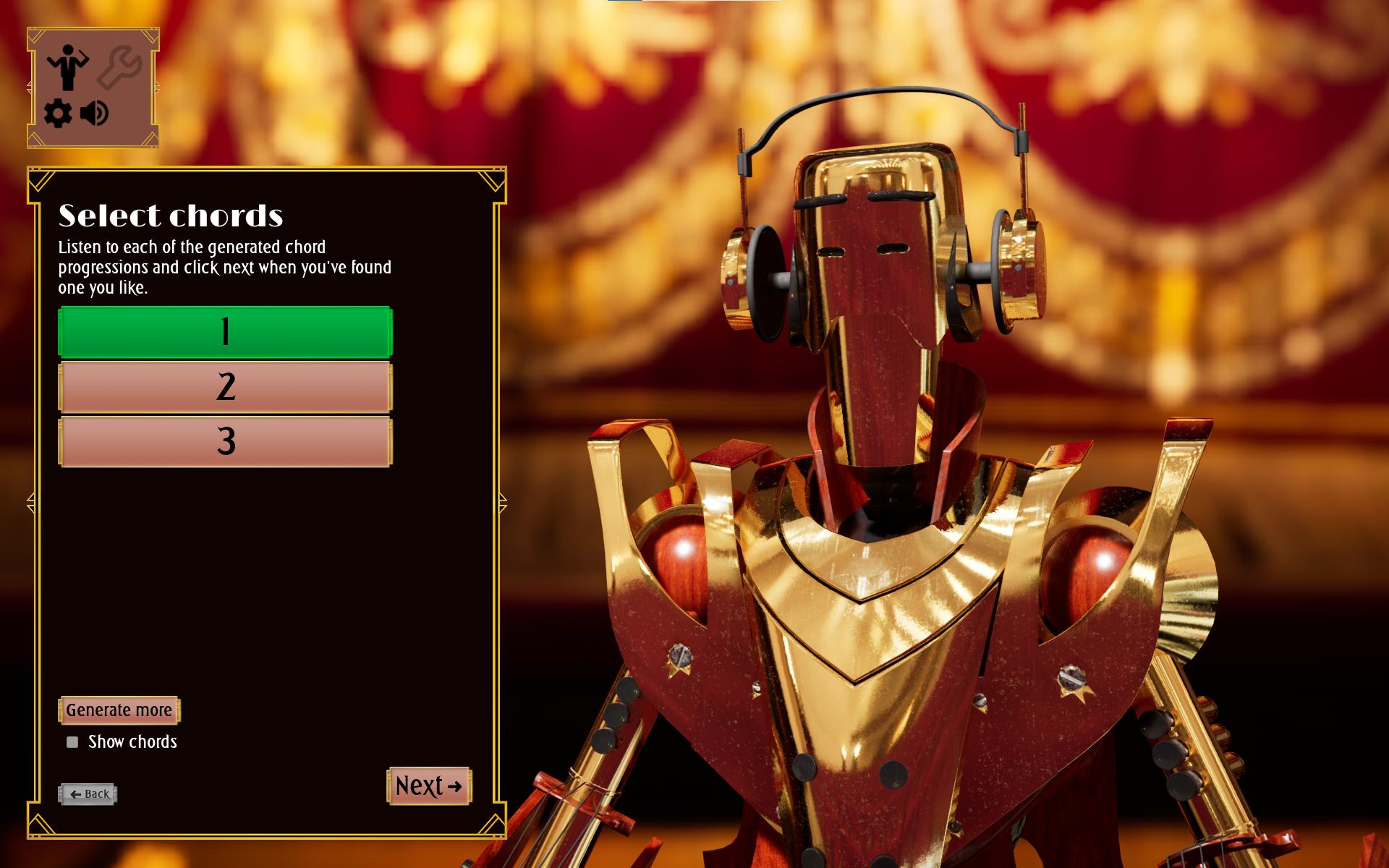The width and height of the screenshot is (1389, 868).
Task: Open settings via the gear icon
Action: point(58,114)
